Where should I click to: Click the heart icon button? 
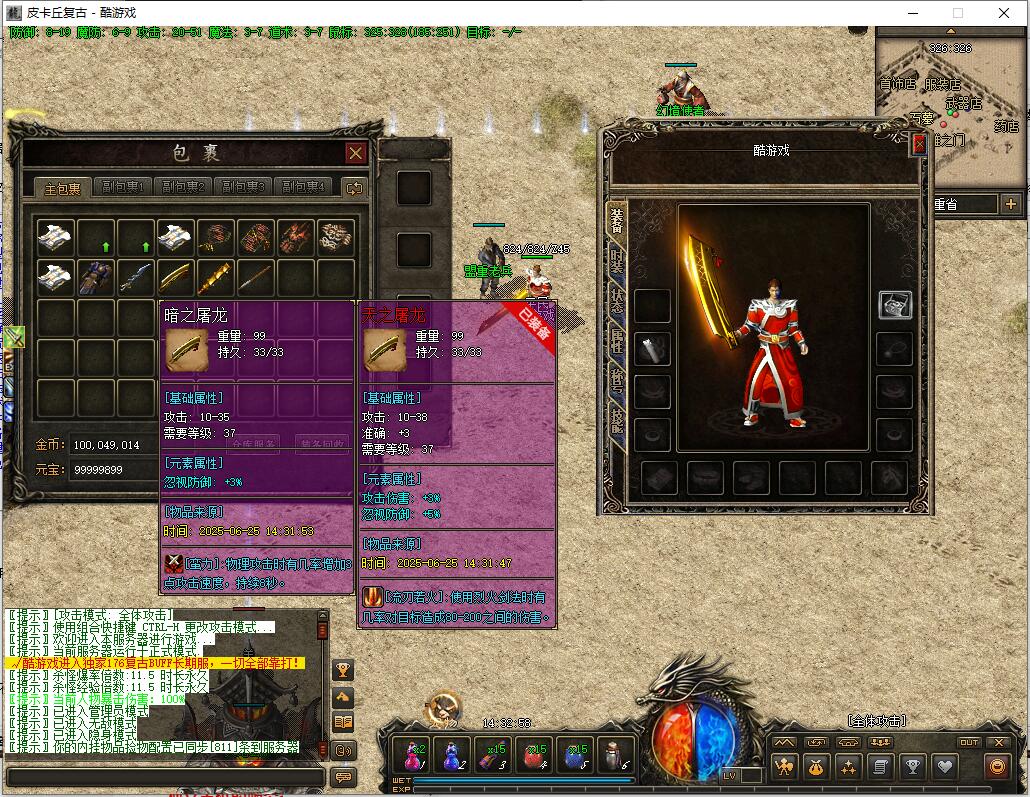point(944,767)
